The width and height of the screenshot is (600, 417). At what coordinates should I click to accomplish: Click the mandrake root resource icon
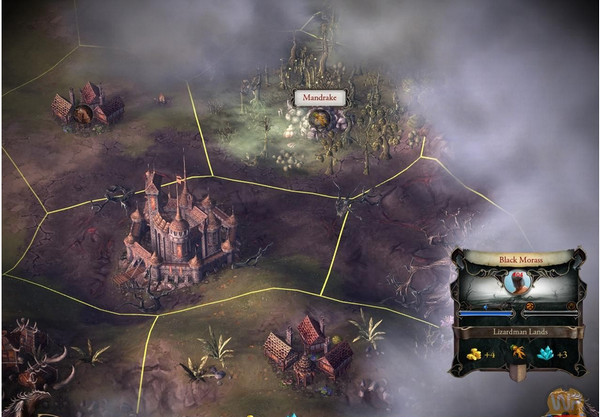tap(518, 353)
